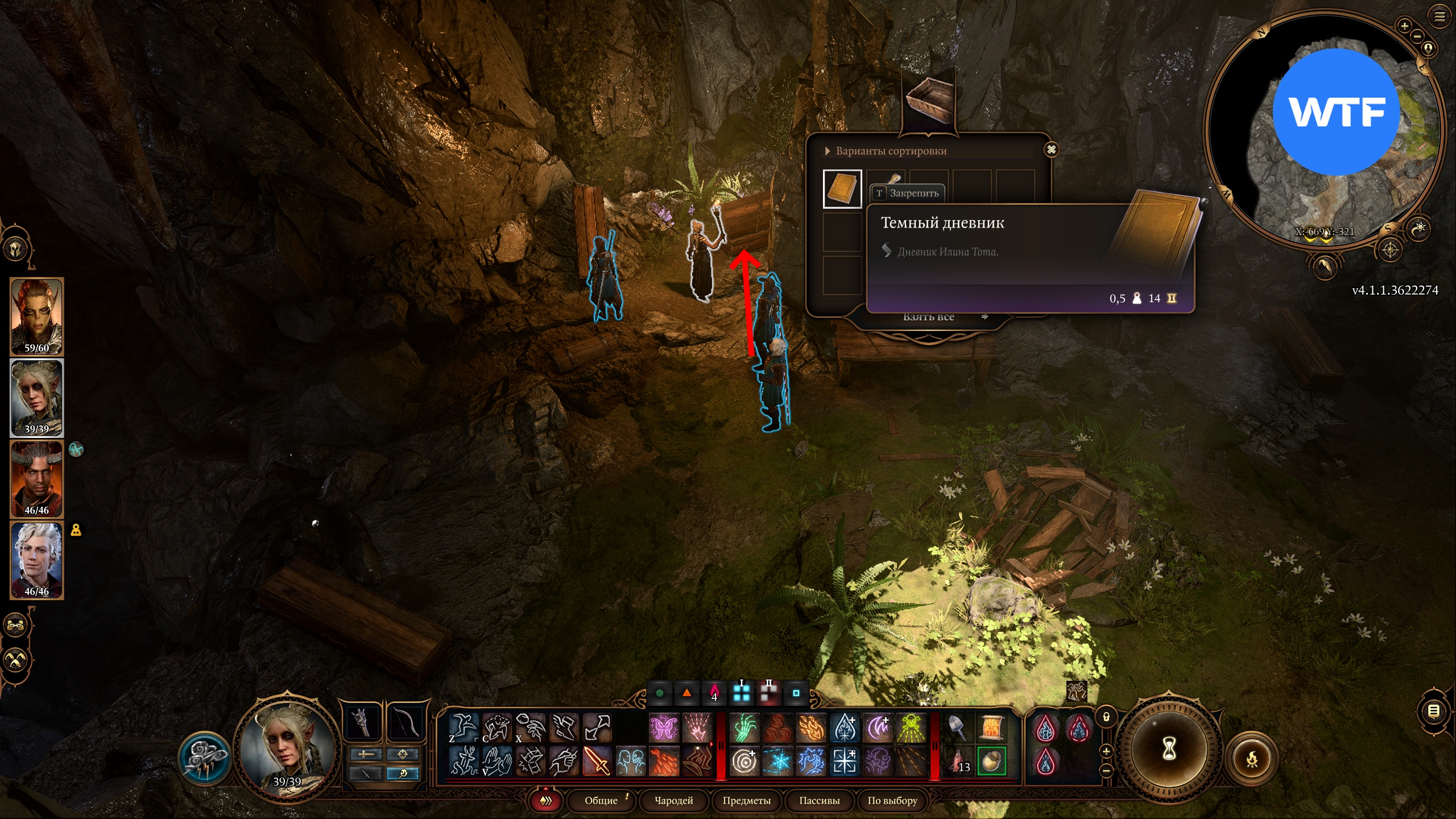
Task: Click the hourglass end-turn button
Action: point(1169,750)
